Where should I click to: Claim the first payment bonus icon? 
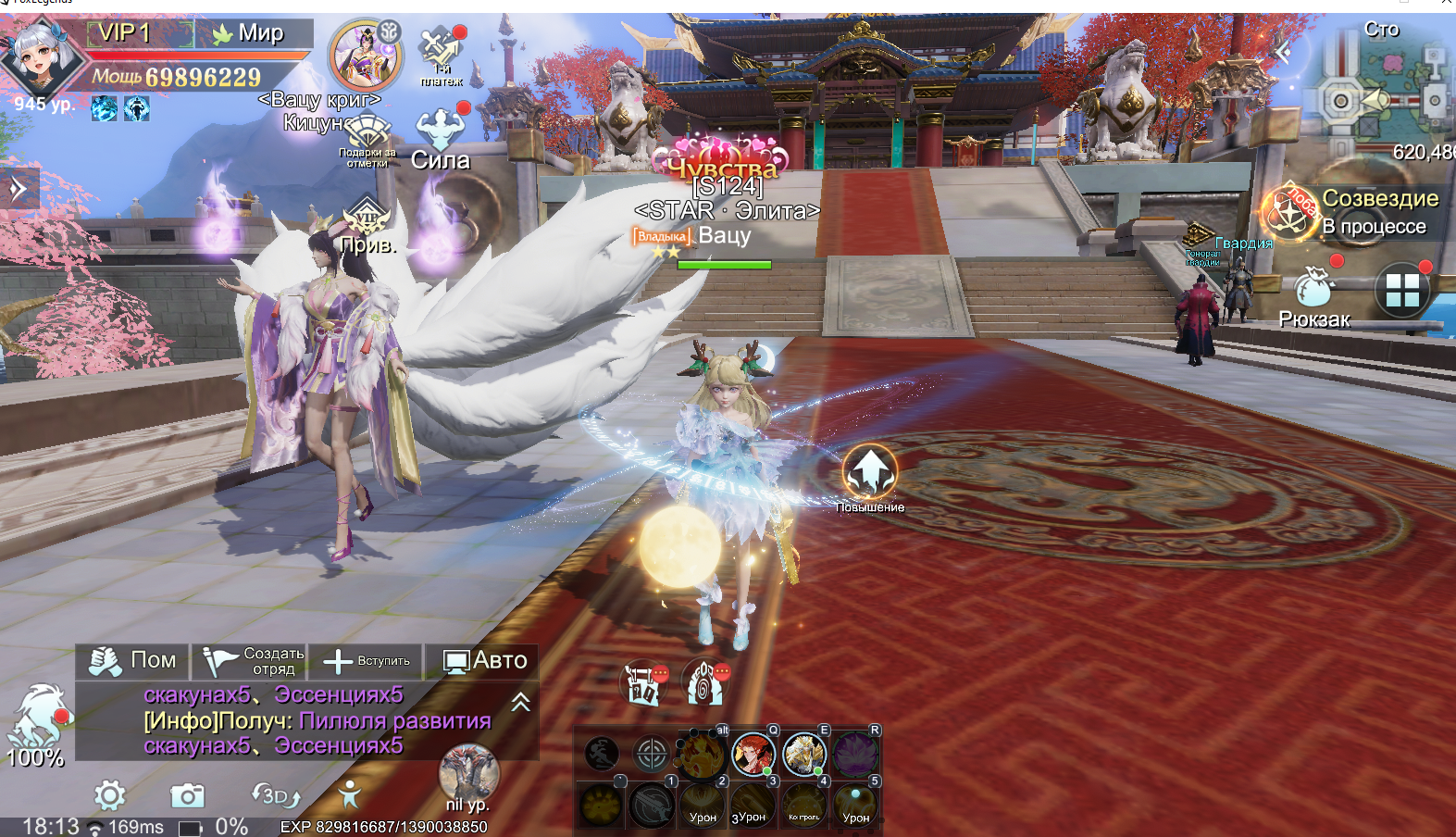tap(441, 54)
